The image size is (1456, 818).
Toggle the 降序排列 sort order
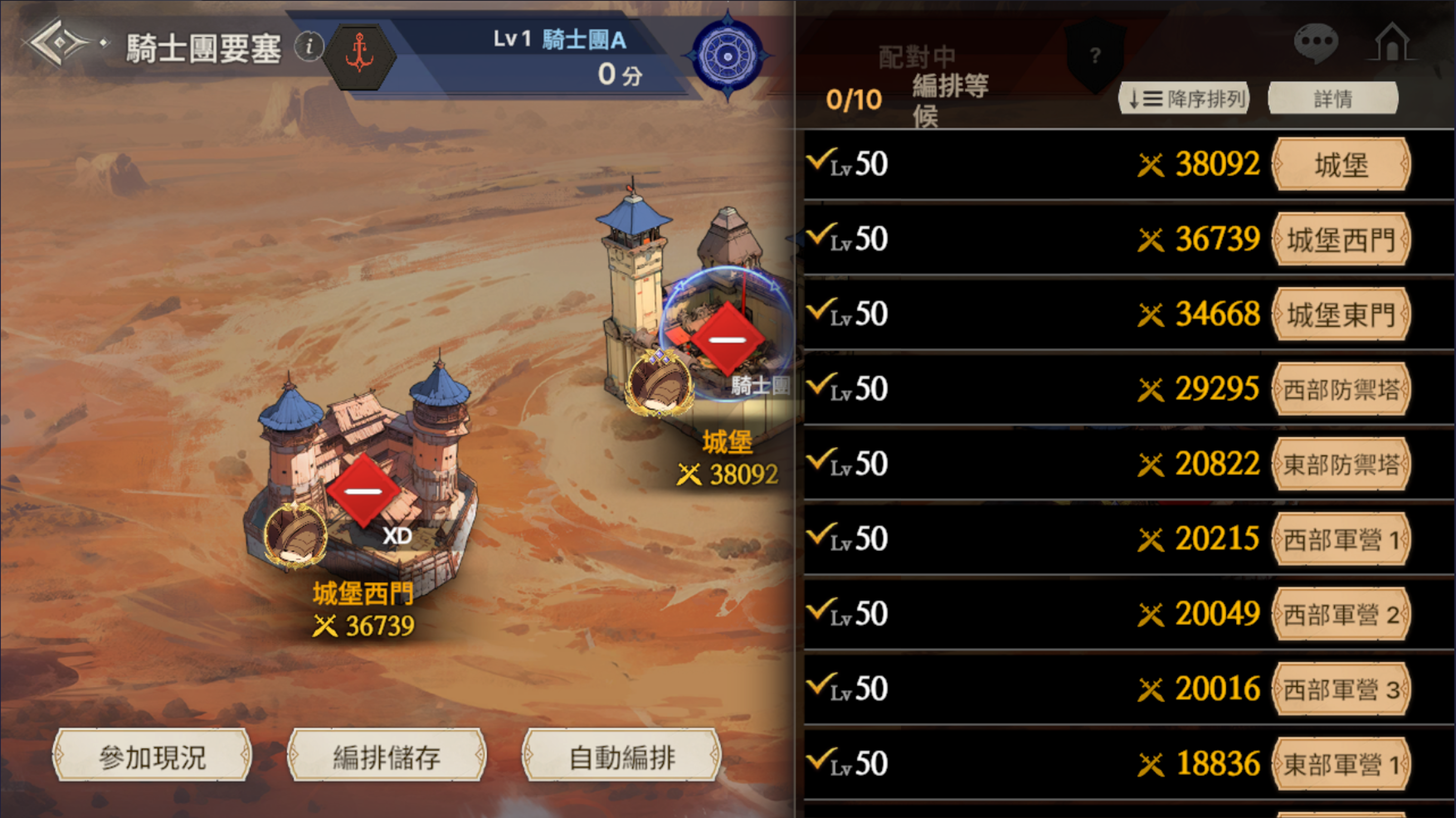(x=1184, y=99)
